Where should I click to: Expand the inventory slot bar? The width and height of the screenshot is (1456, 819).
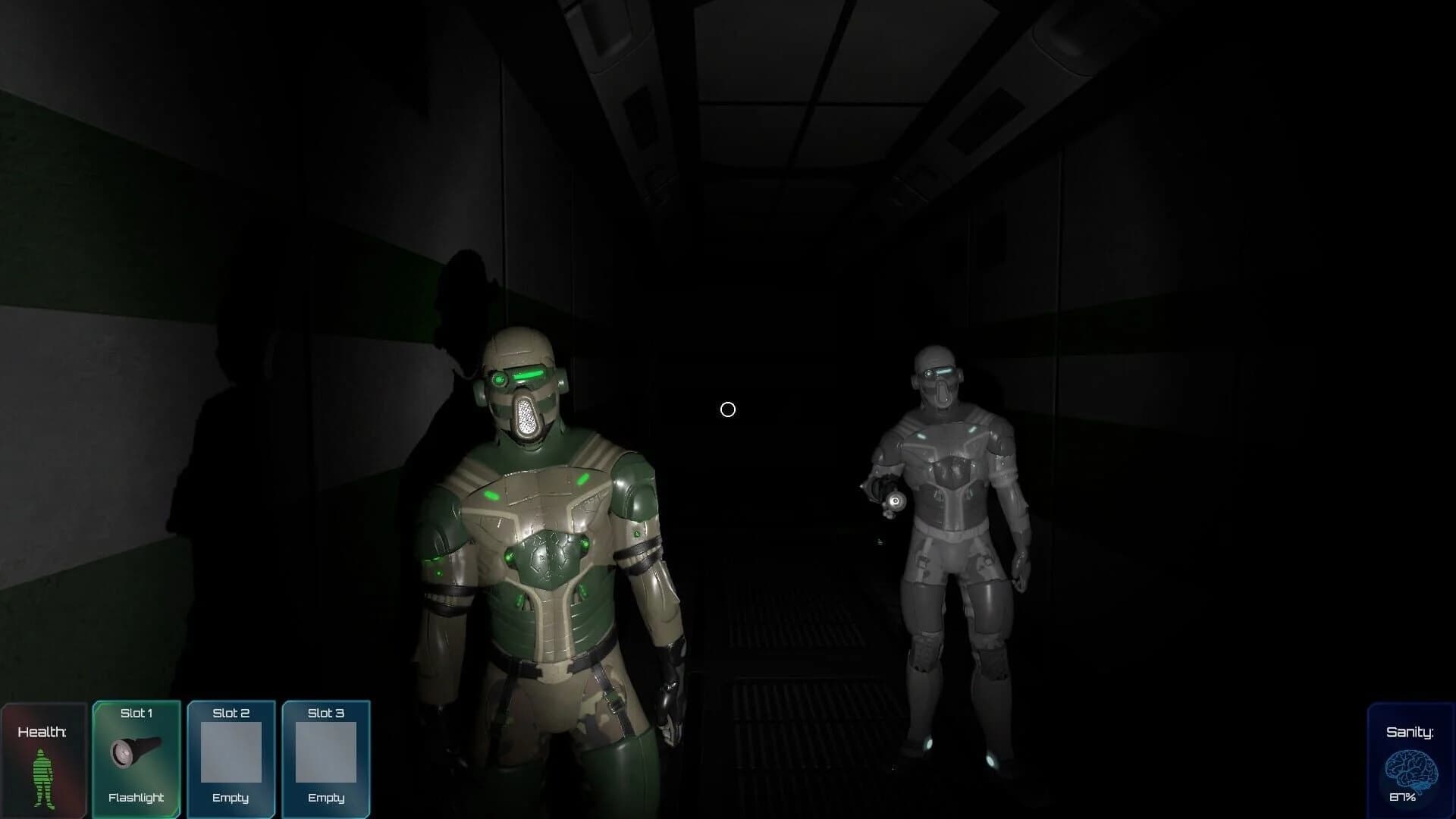click(231, 758)
